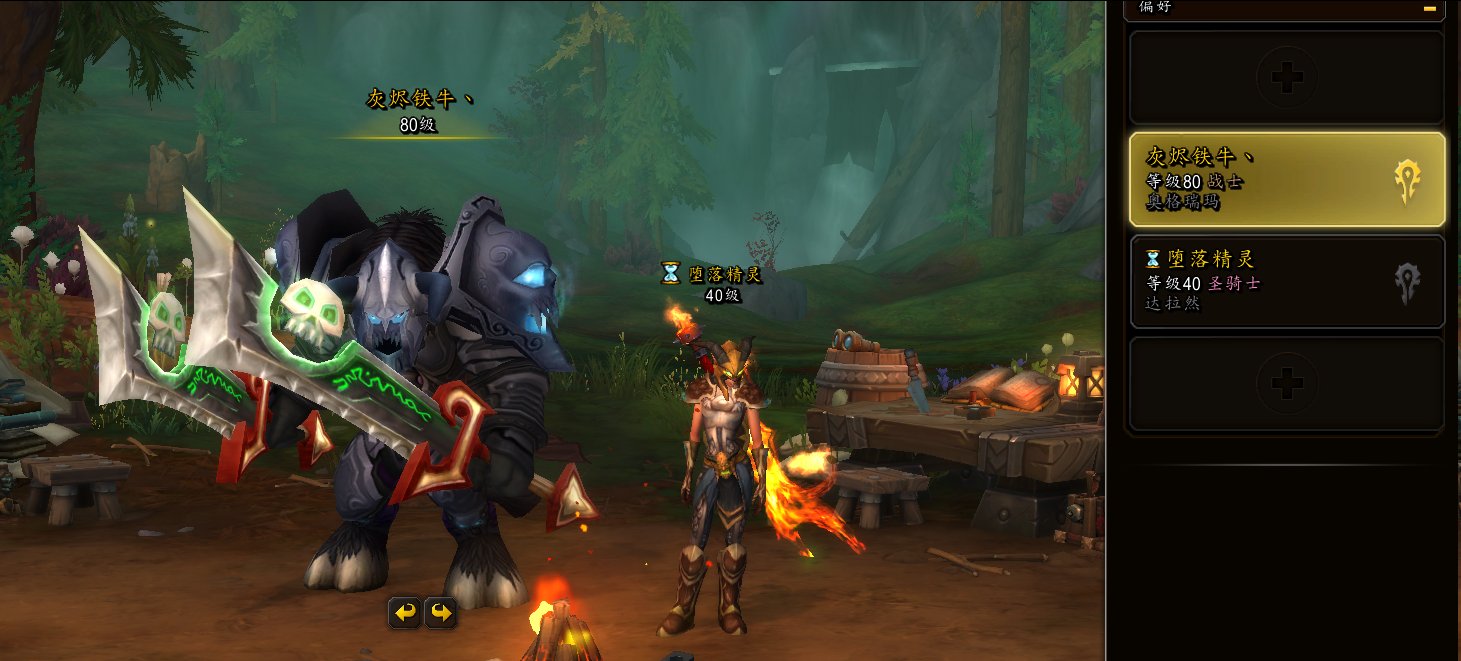This screenshot has height=661, width=1461.
Task: Rotate character with the left-pointing arrow button
Action: click(x=405, y=612)
